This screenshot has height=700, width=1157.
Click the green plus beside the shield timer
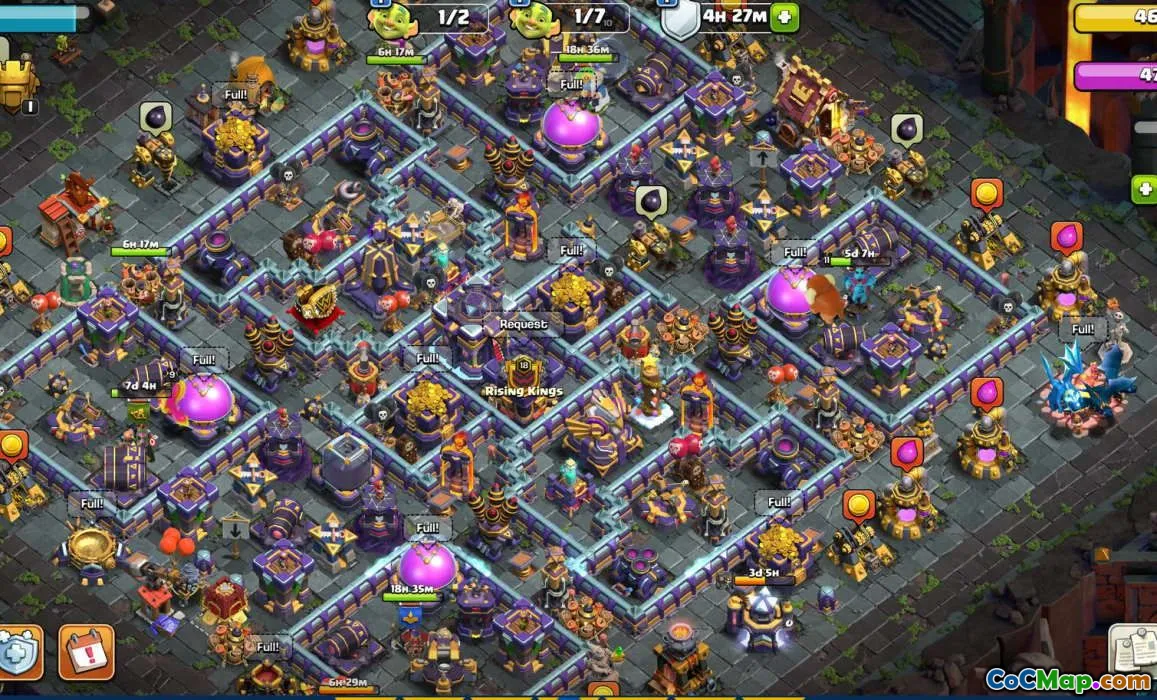[x=785, y=17]
